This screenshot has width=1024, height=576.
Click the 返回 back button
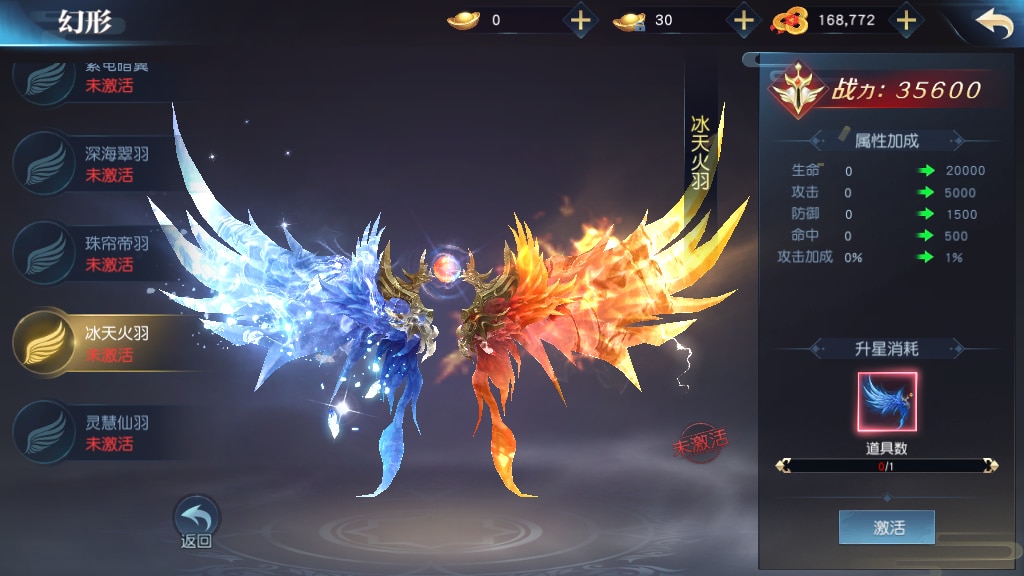click(196, 522)
